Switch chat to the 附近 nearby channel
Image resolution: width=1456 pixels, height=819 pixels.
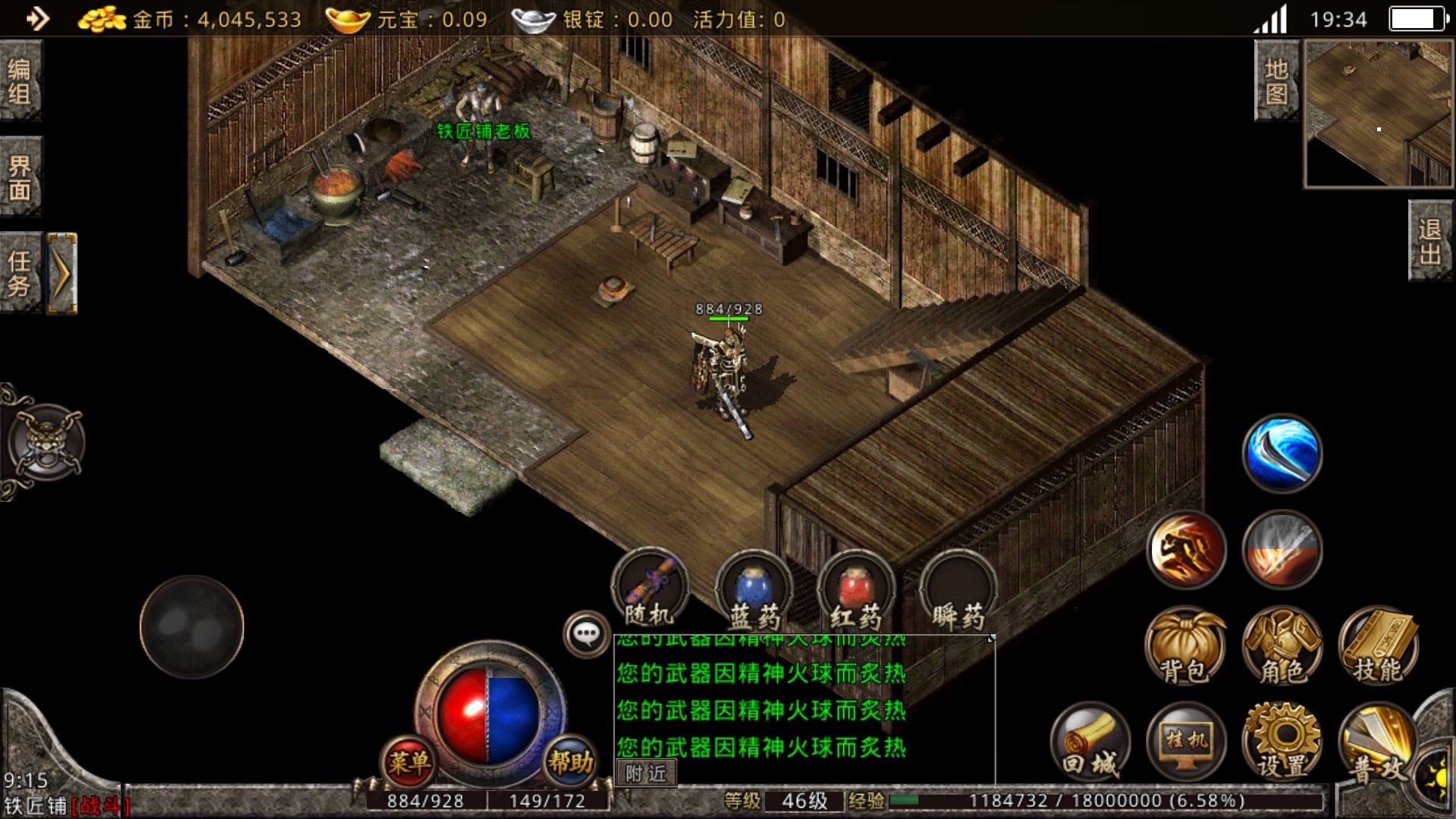(646, 773)
